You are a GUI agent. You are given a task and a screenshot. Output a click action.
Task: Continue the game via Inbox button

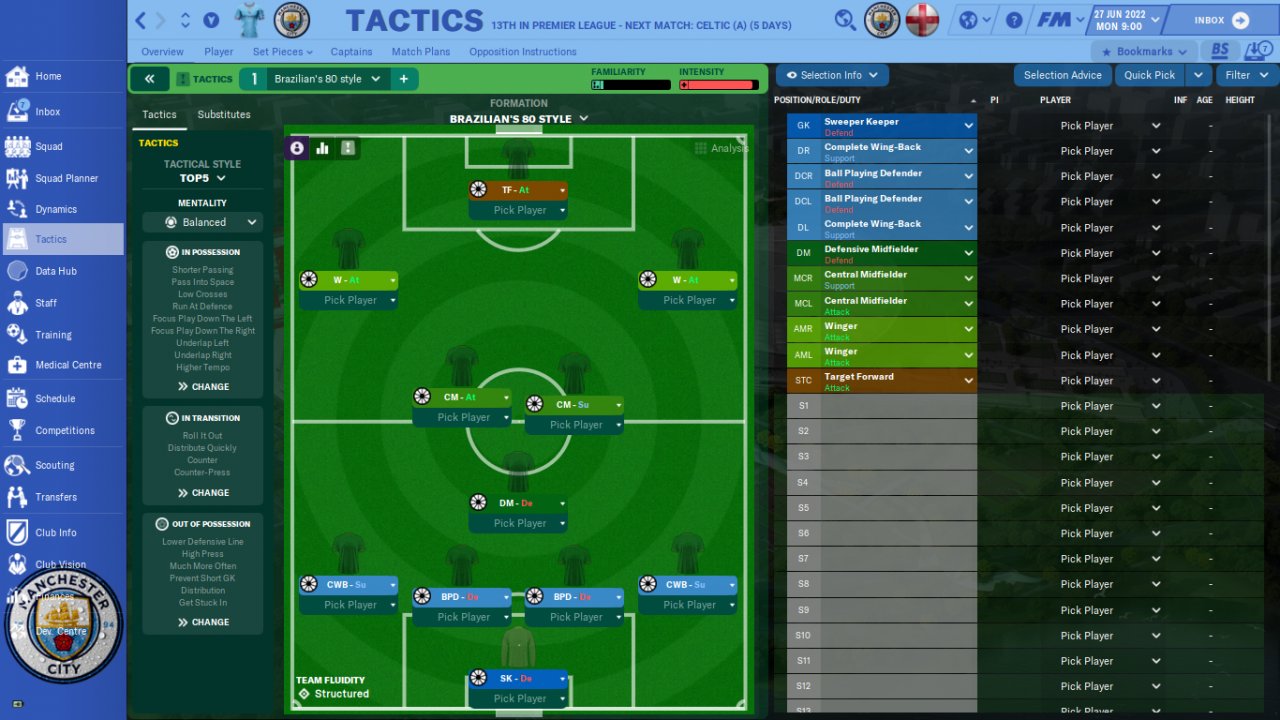1221,20
